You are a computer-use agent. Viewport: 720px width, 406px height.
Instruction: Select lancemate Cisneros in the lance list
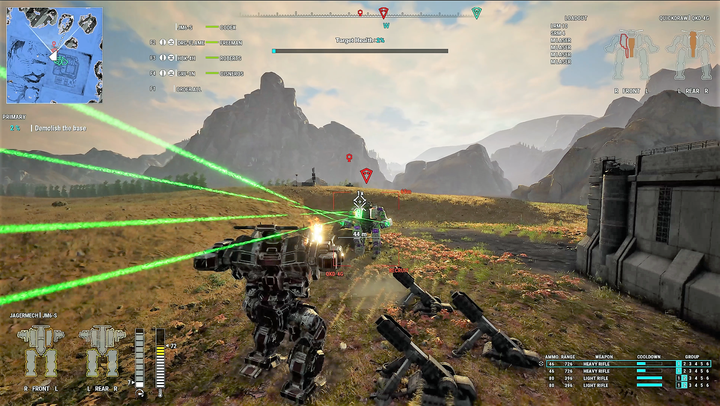click(226, 73)
